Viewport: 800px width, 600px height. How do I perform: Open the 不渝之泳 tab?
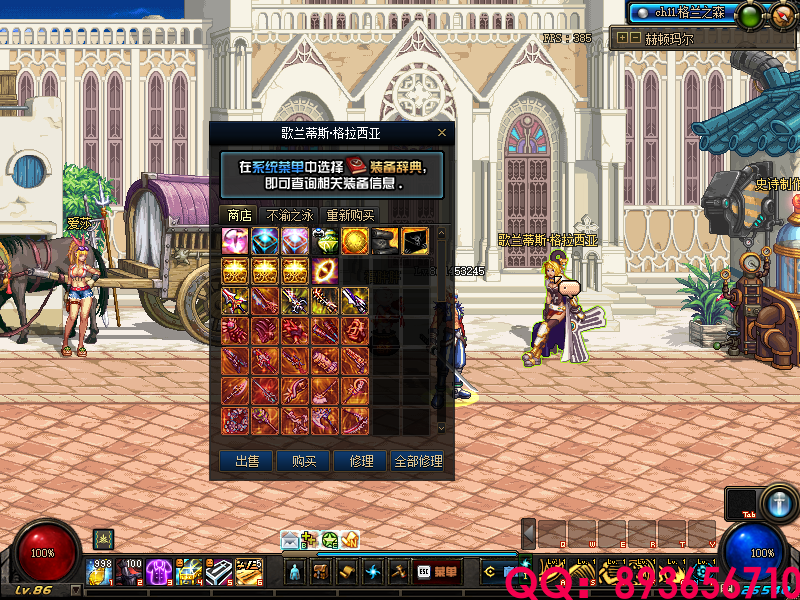290,215
